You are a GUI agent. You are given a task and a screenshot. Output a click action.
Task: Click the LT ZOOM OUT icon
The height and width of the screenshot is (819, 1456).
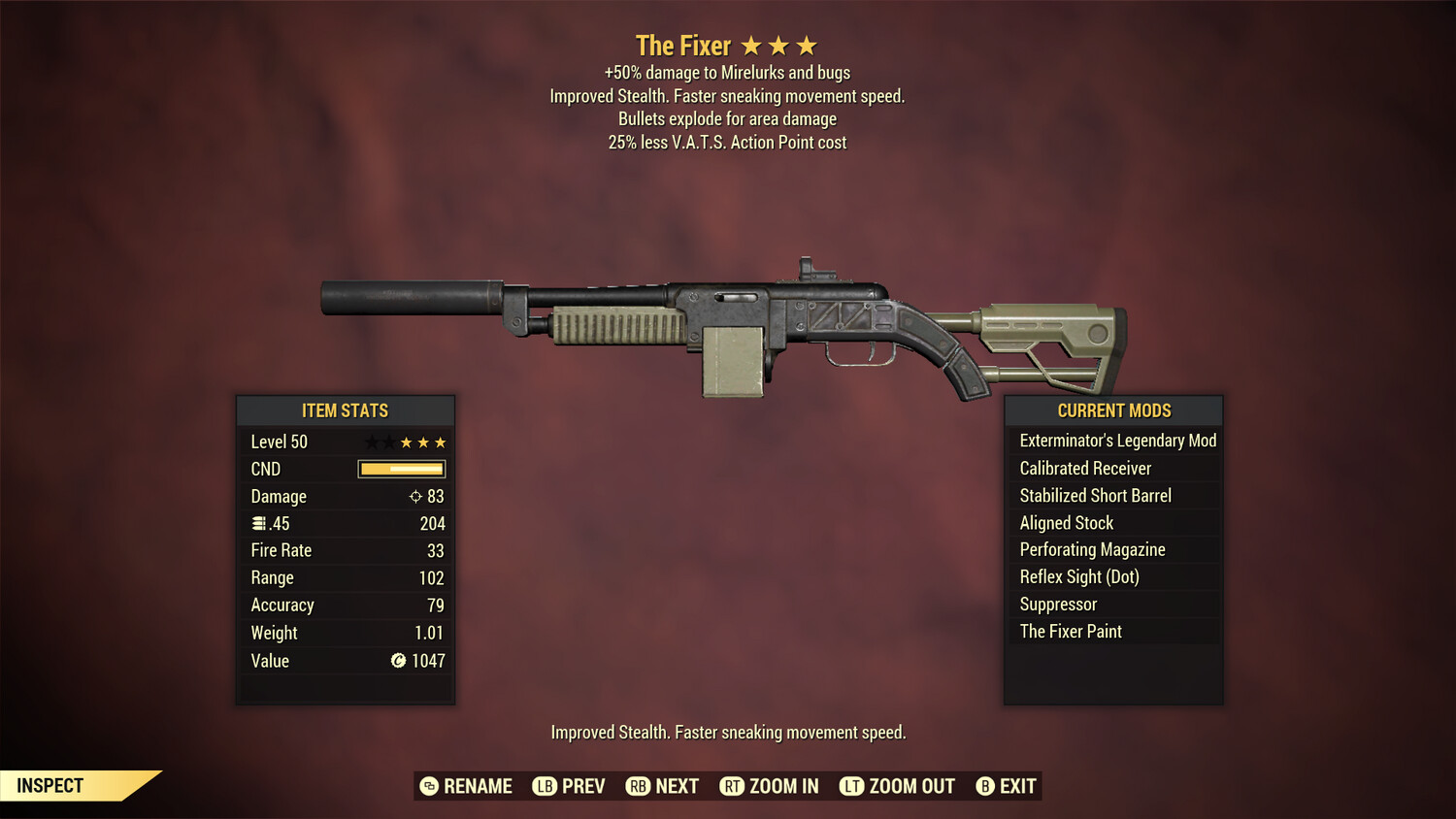click(x=851, y=786)
